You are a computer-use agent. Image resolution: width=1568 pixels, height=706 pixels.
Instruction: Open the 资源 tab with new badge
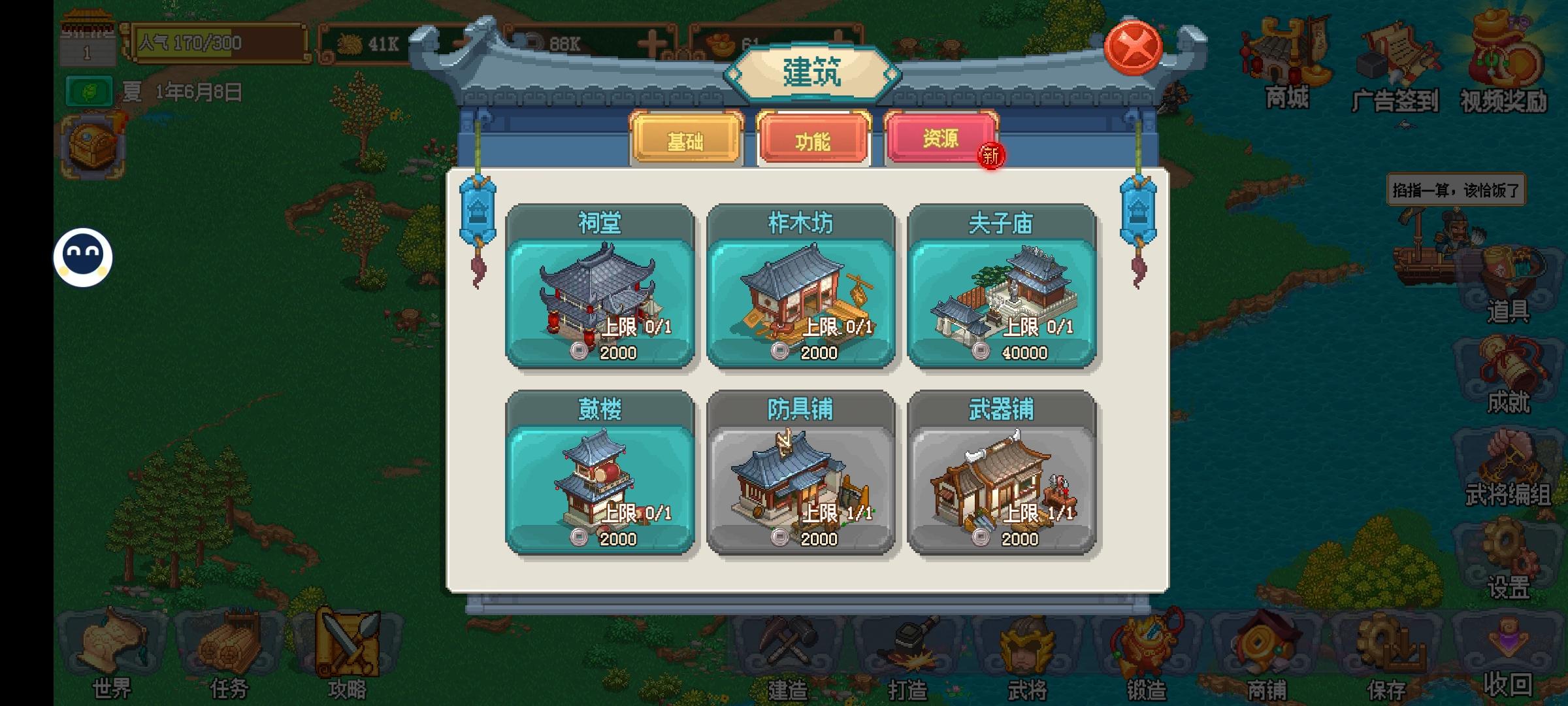coord(941,137)
